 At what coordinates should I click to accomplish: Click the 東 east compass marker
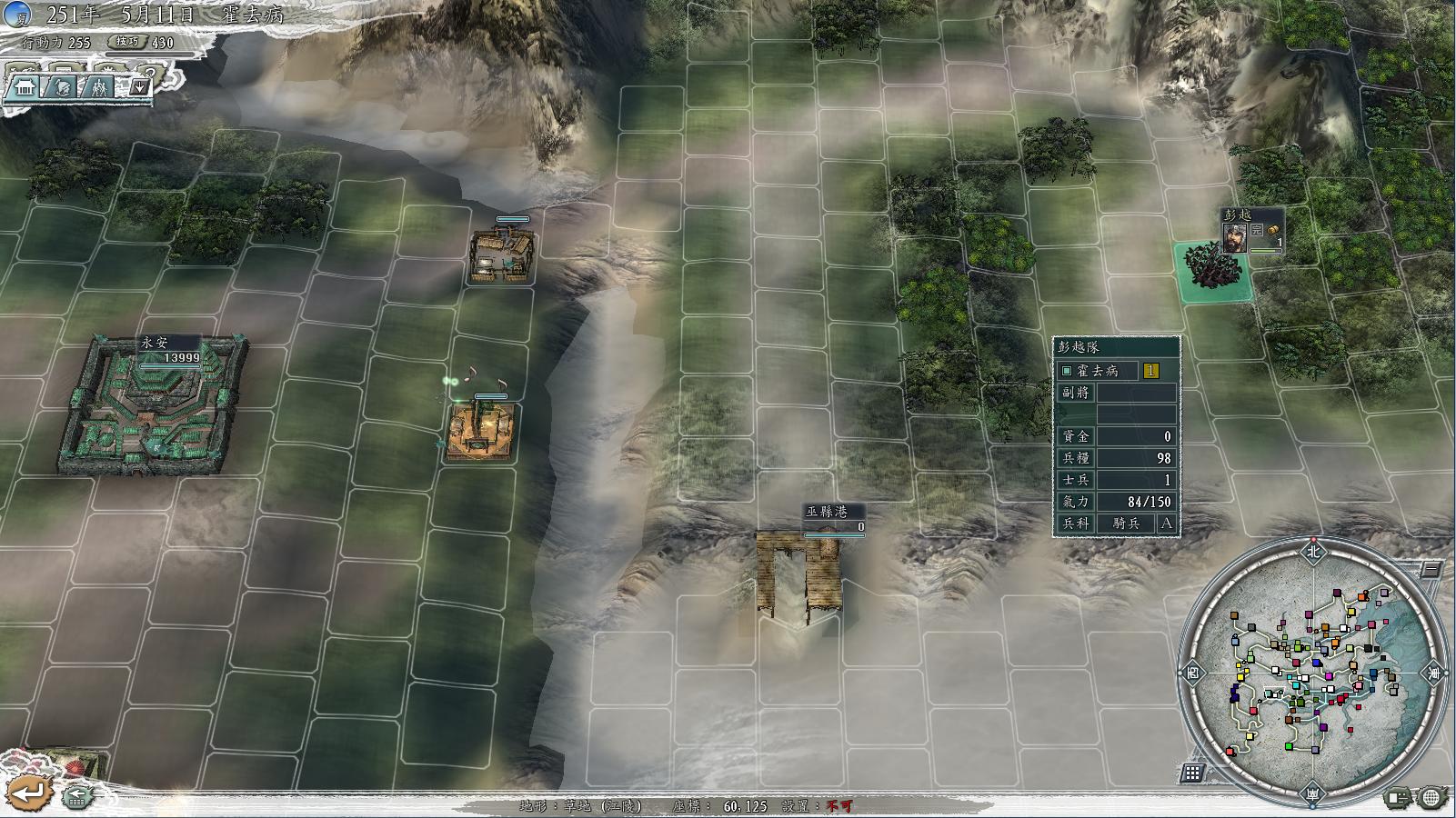point(1435,673)
